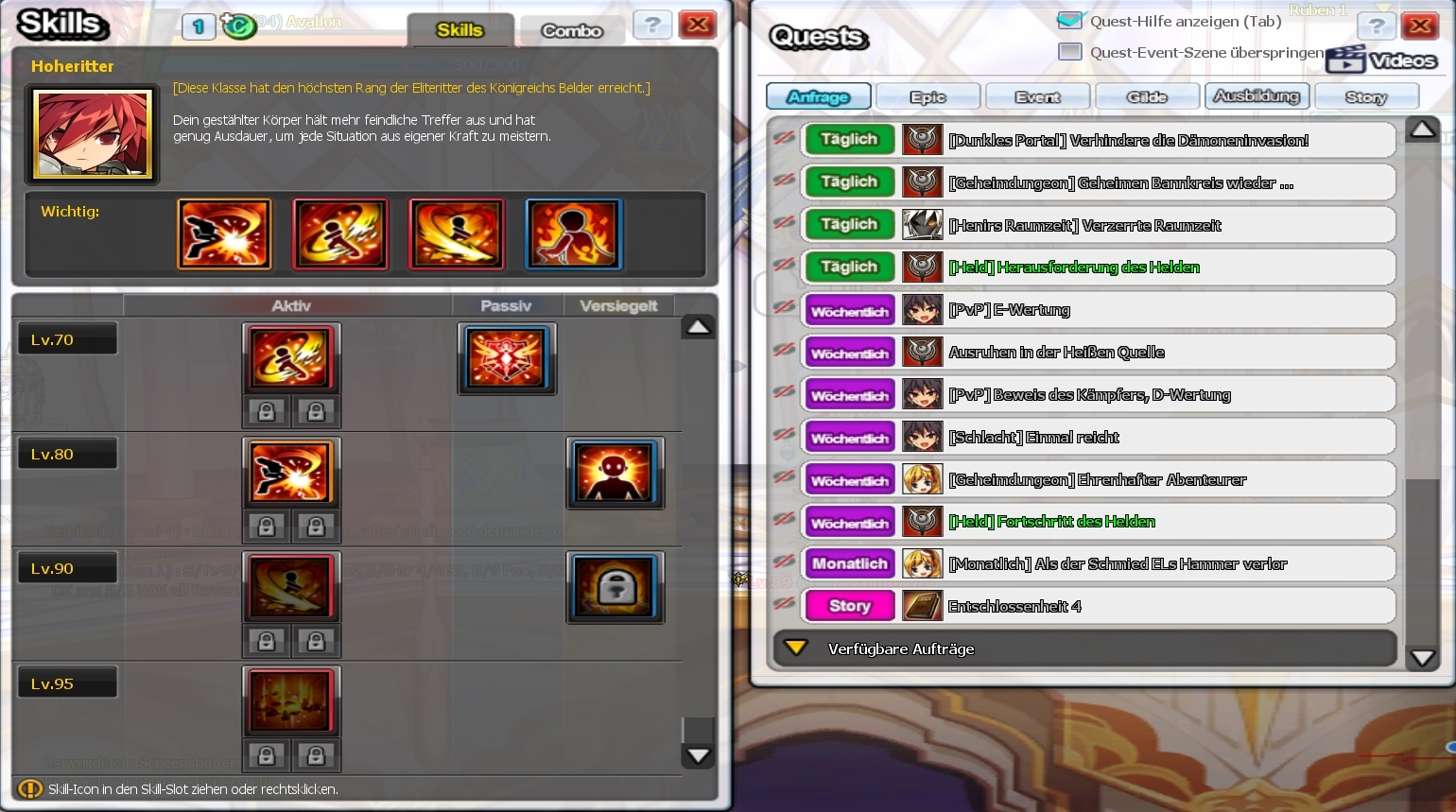Viewport: 1456px width, 812px height.
Task: Switch to the Epic quest tab
Action: 927,96
